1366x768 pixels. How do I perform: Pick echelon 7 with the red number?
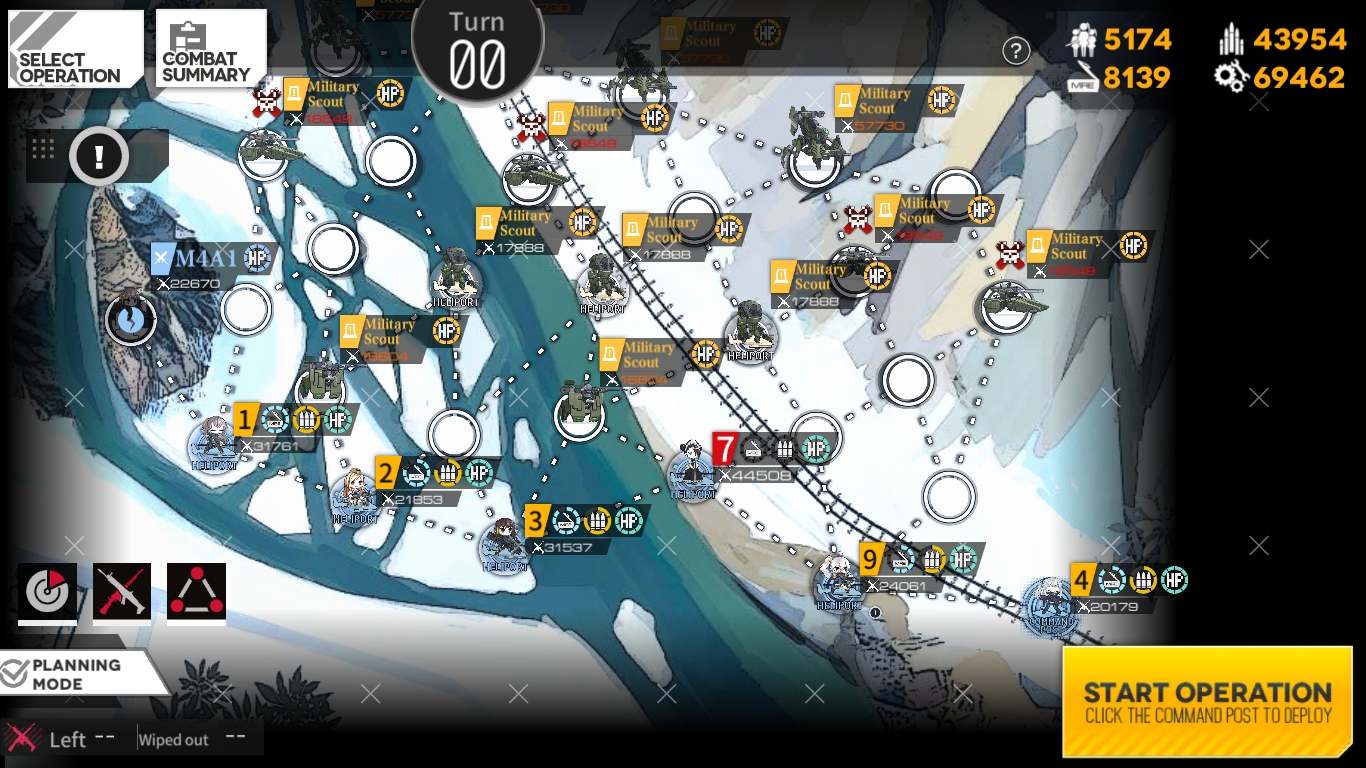[693, 474]
